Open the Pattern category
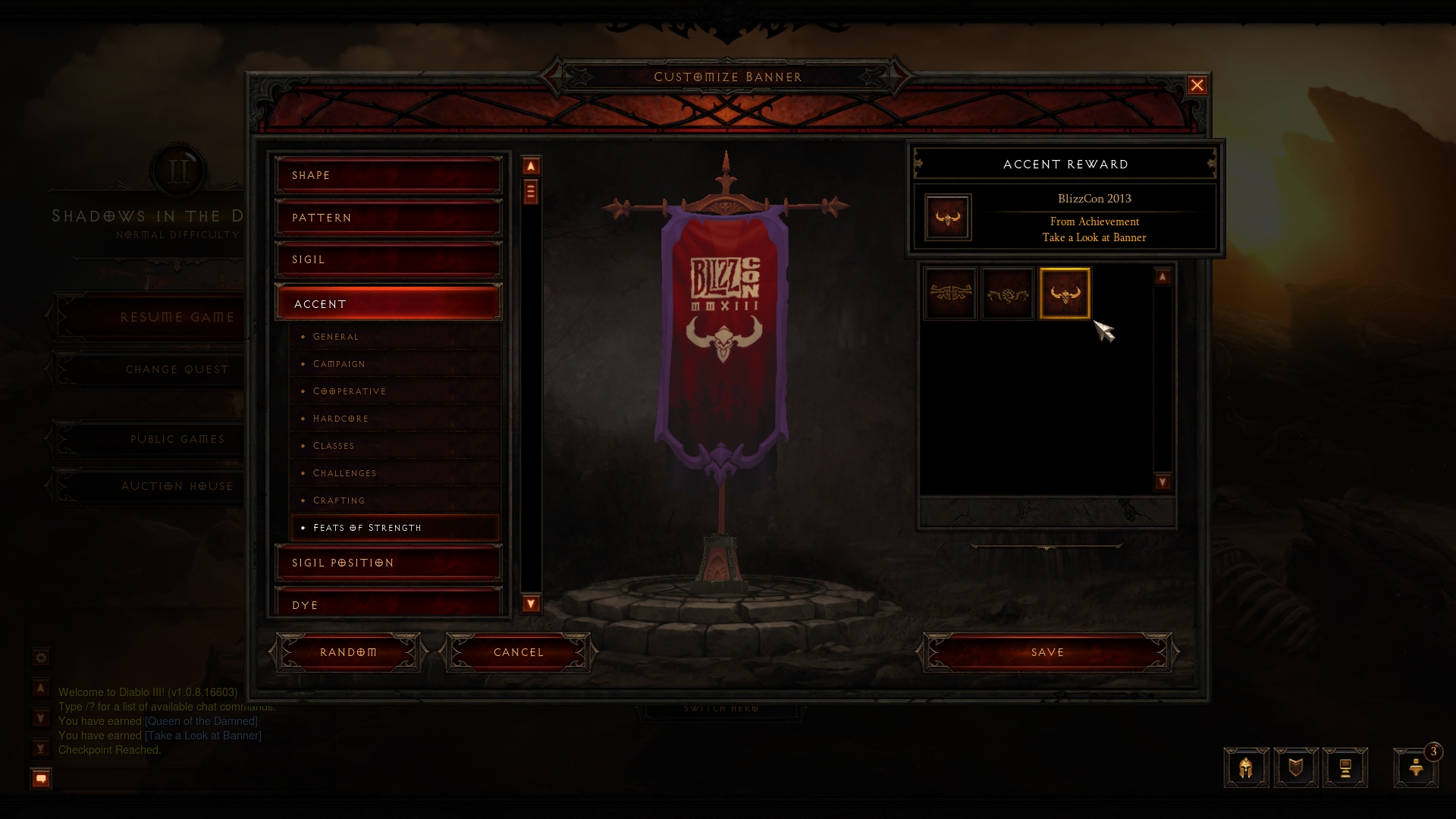Screen dimensions: 1456x819 (388, 218)
